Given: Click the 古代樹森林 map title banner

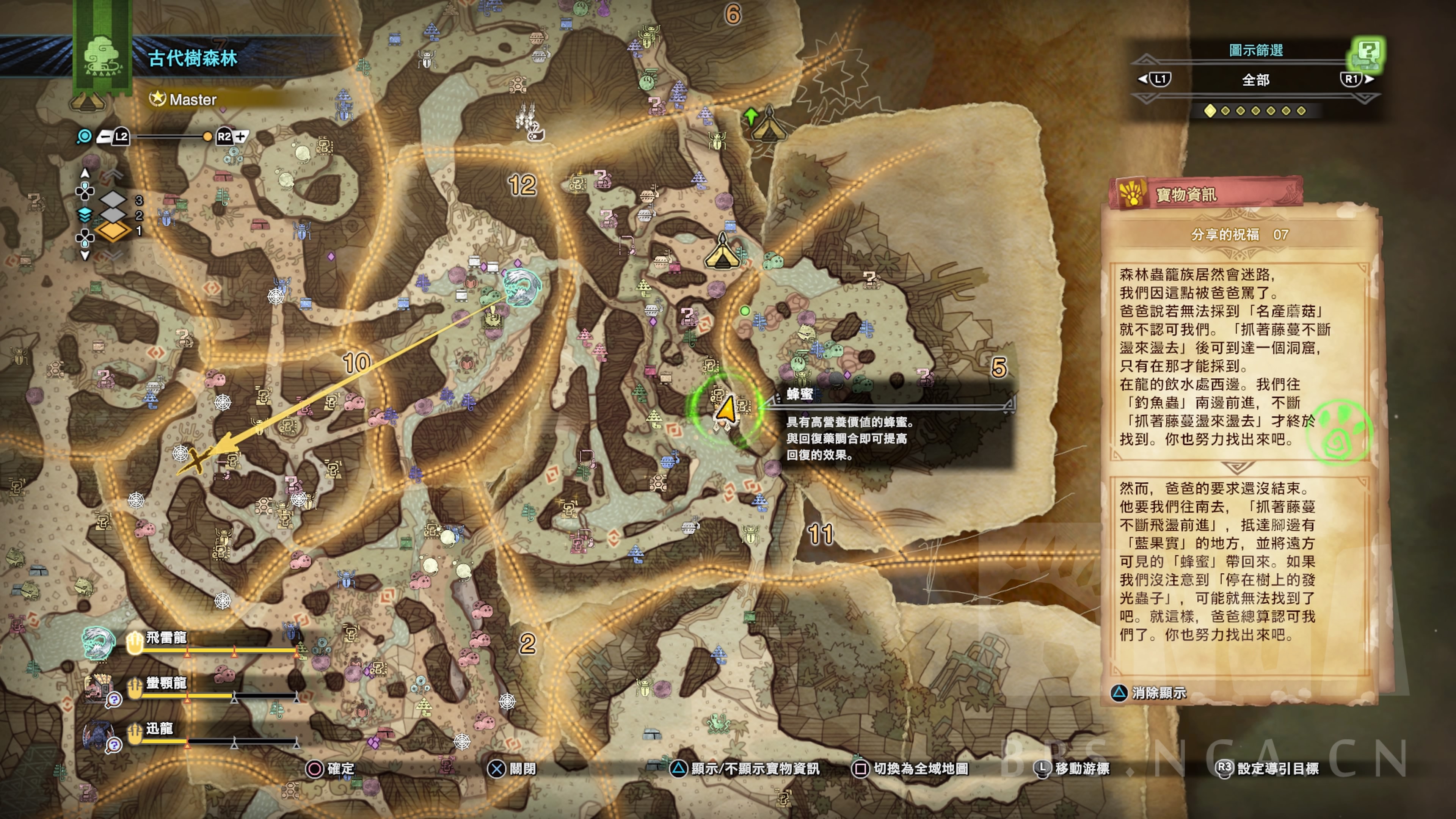Looking at the screenshot, I should tap(192, 58).
